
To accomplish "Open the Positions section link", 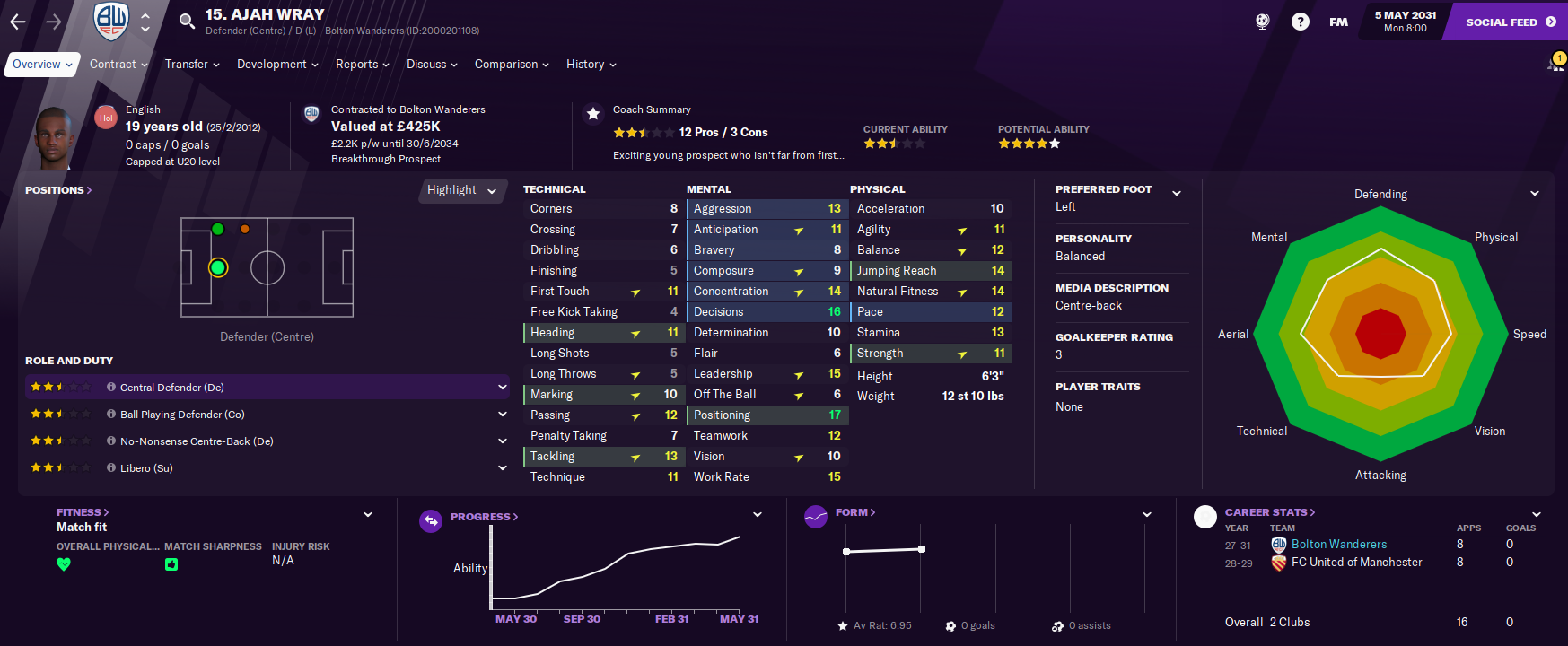I will tap(58, 190).
